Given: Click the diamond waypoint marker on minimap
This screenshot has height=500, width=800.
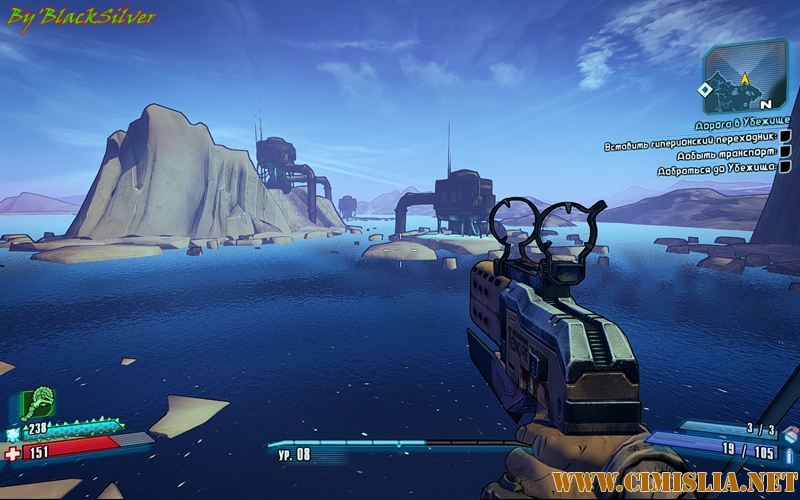Looking at the screenshot, I should pos(705,90).
